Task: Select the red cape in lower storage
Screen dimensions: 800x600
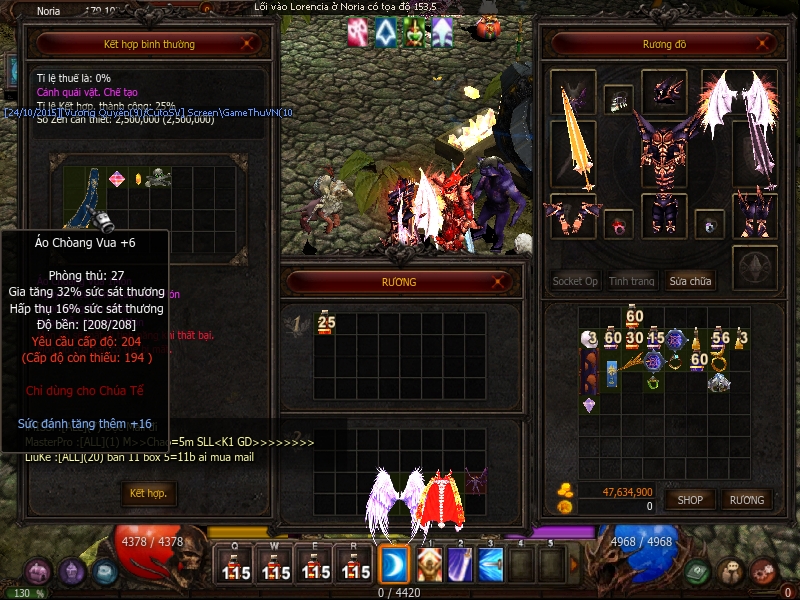Action: pyautogui.click(x=442, y=495)
